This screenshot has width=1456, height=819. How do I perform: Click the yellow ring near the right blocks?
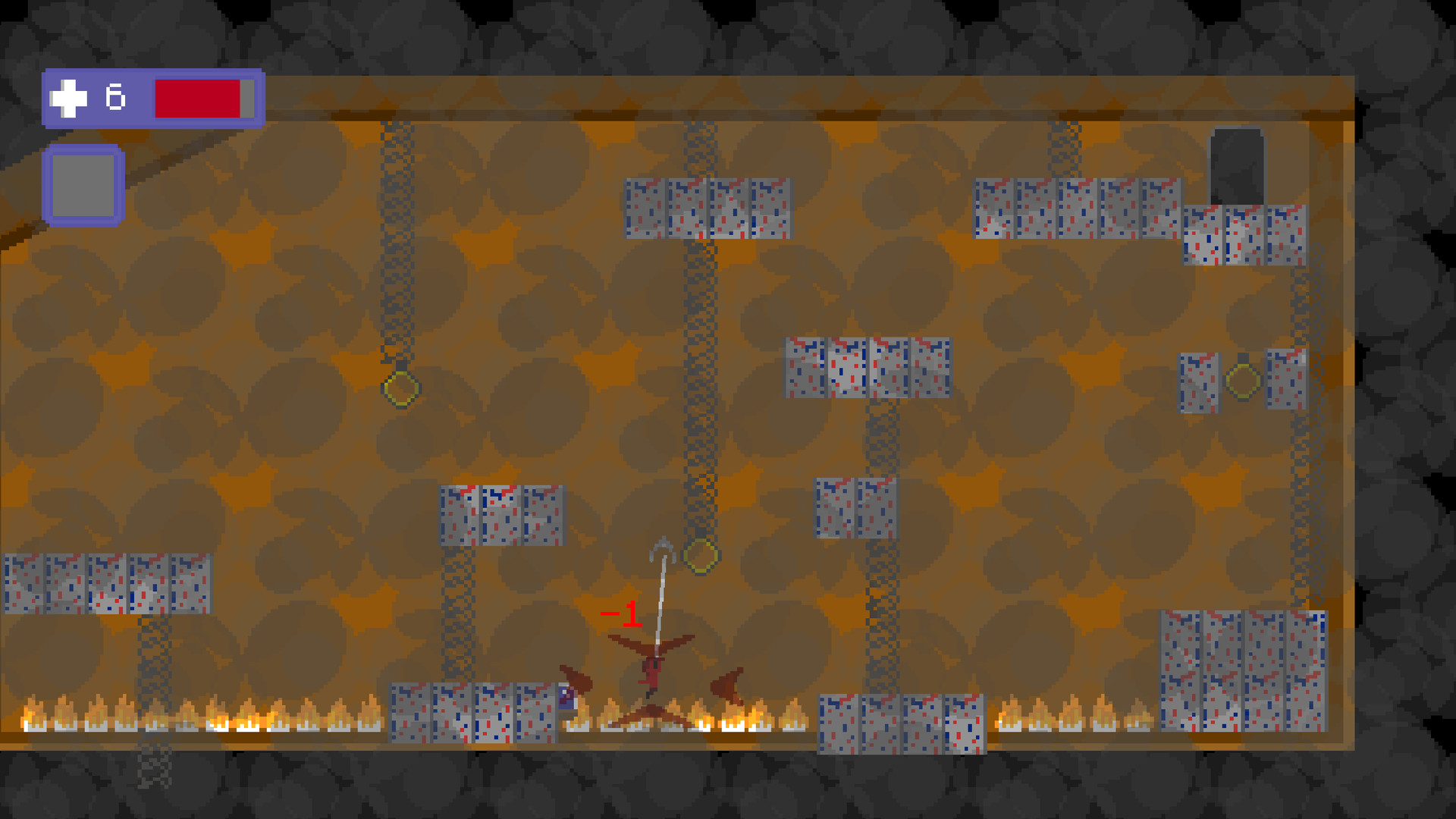1244,379
